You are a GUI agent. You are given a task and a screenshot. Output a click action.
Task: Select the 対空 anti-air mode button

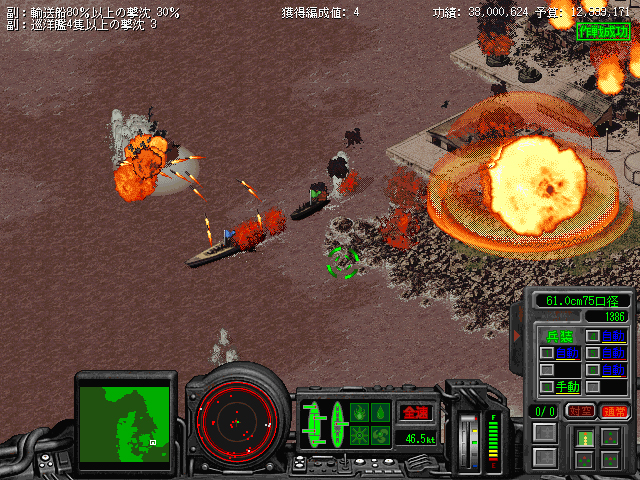579,411
